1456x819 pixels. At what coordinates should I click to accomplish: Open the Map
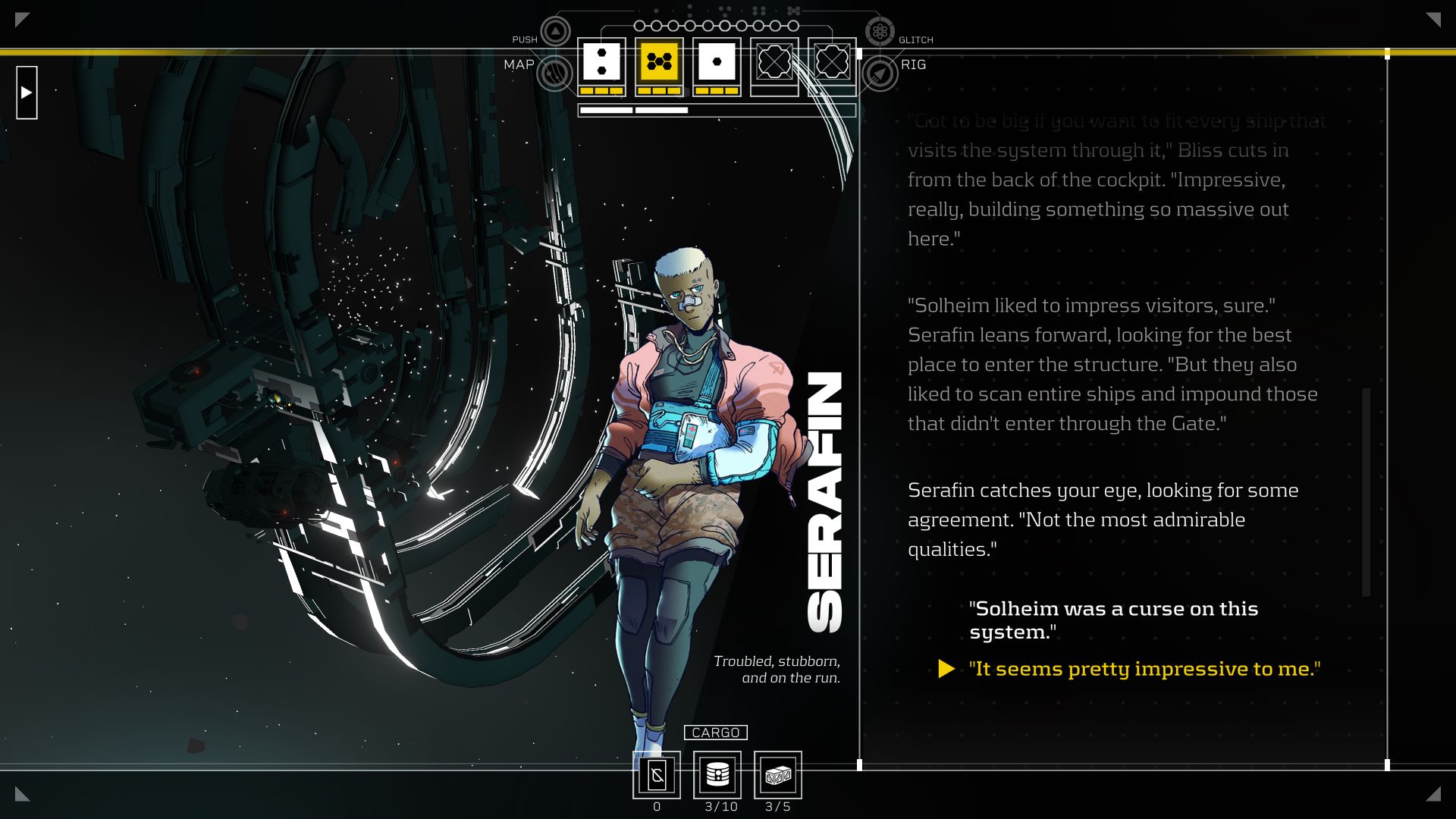click(554, 74)
